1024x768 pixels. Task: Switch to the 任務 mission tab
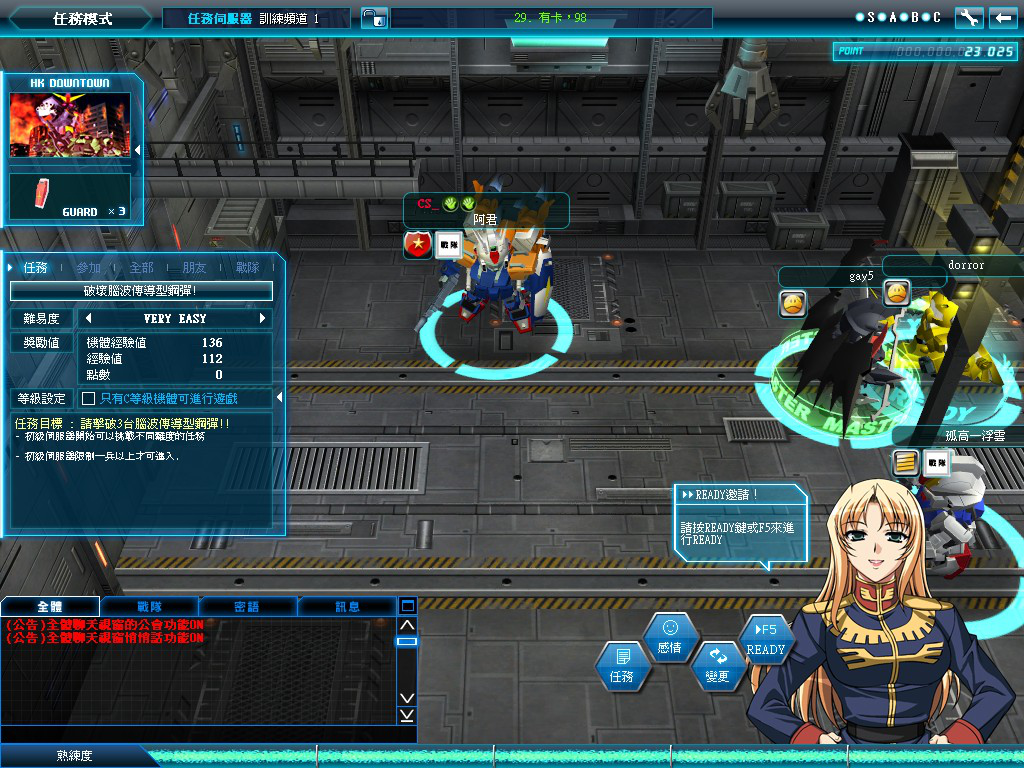click(x=36, y=268)
